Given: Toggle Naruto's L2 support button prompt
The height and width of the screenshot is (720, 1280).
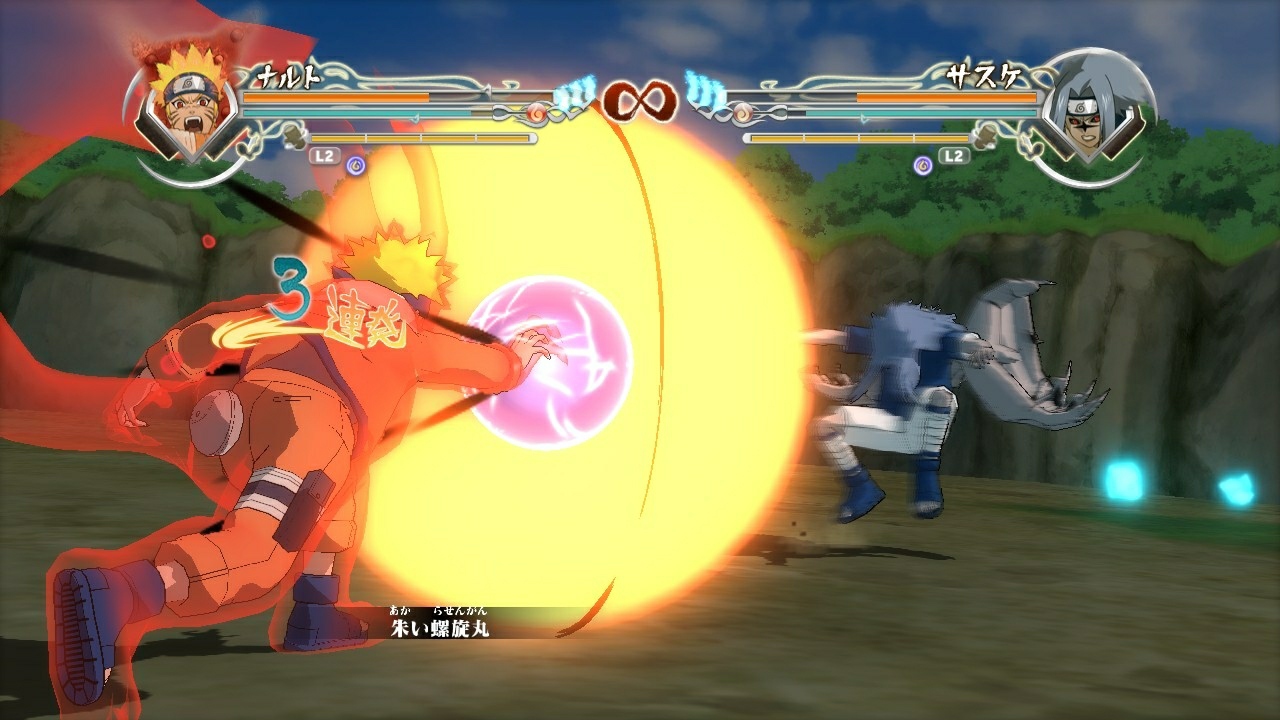Looking at the screenshot, I should click(323, 155).
